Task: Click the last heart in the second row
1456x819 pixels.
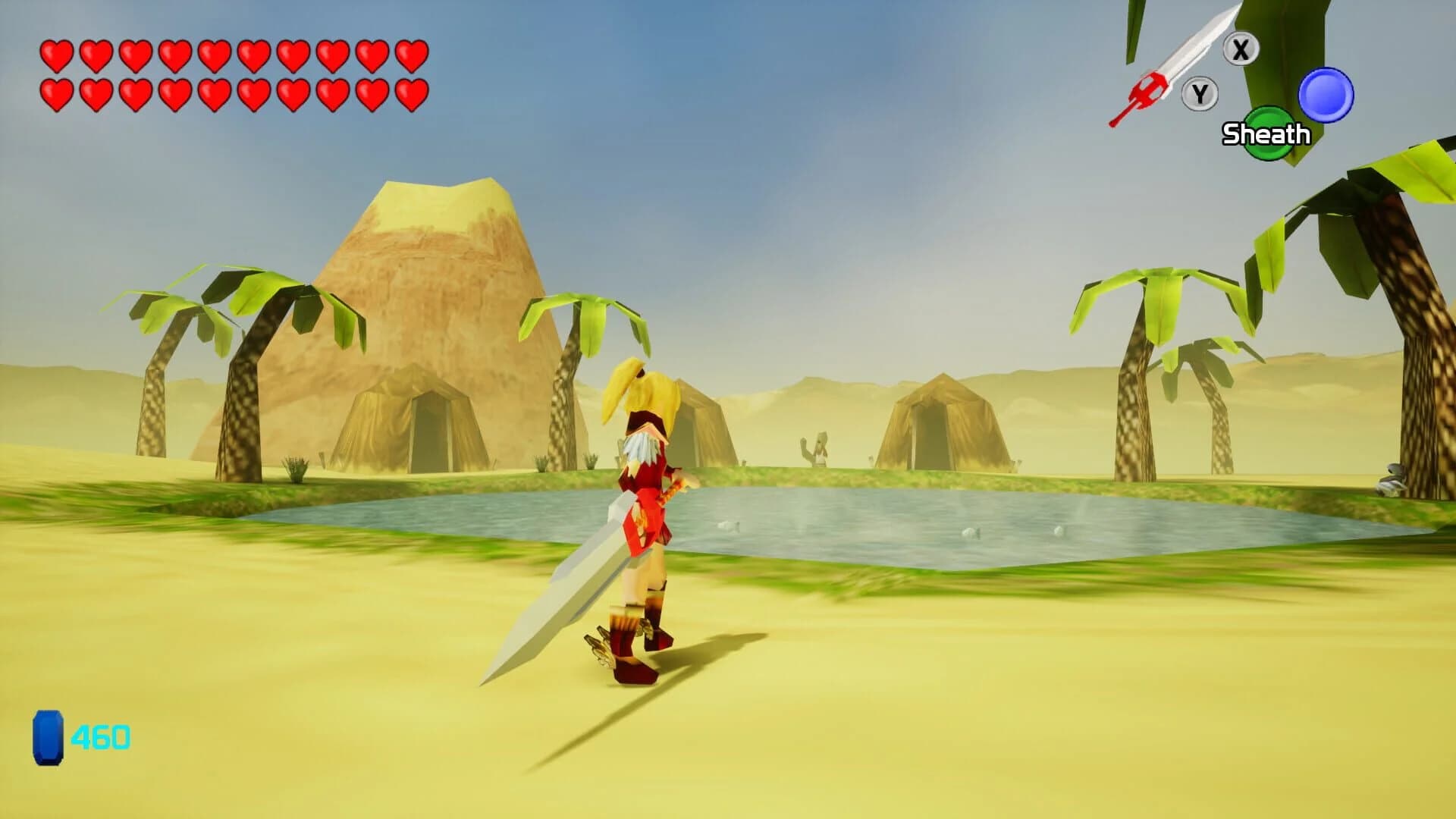Action: 410,94
